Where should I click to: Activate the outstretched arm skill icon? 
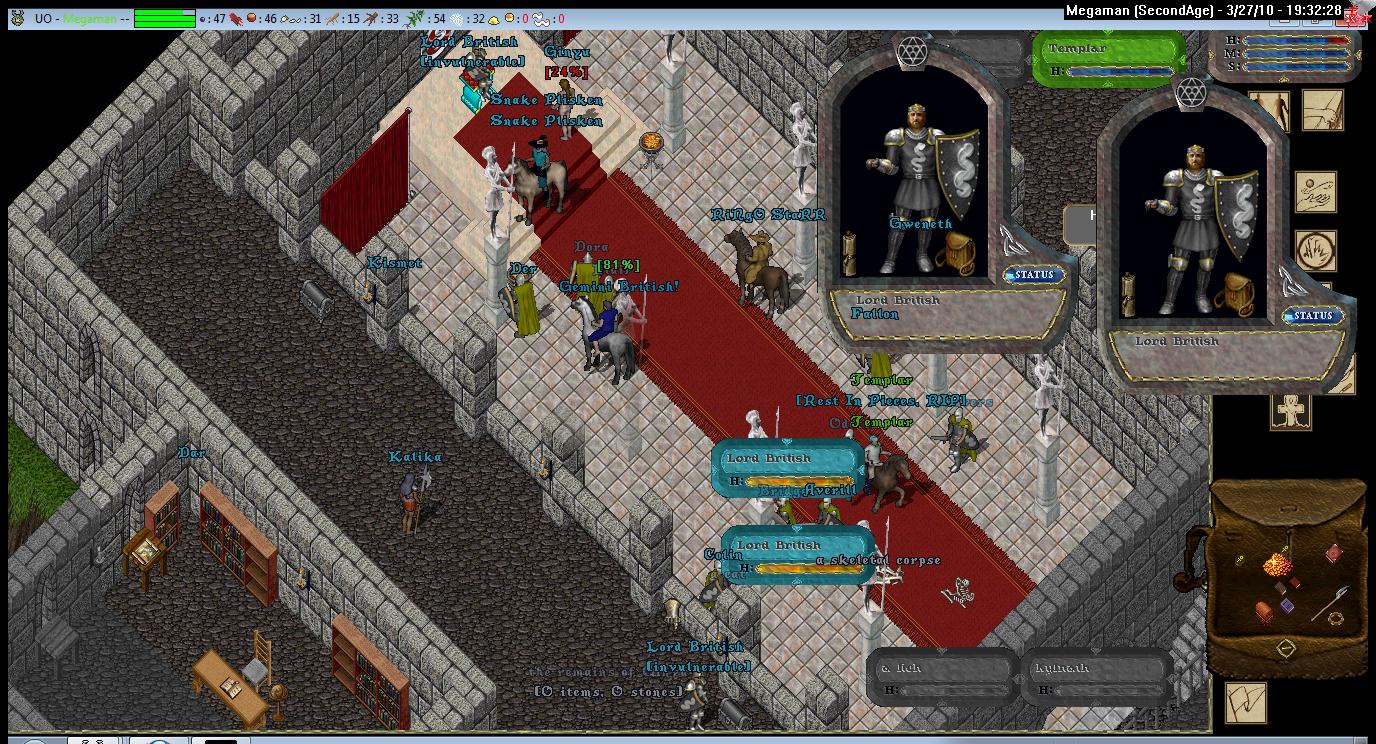coord(1322,110)
